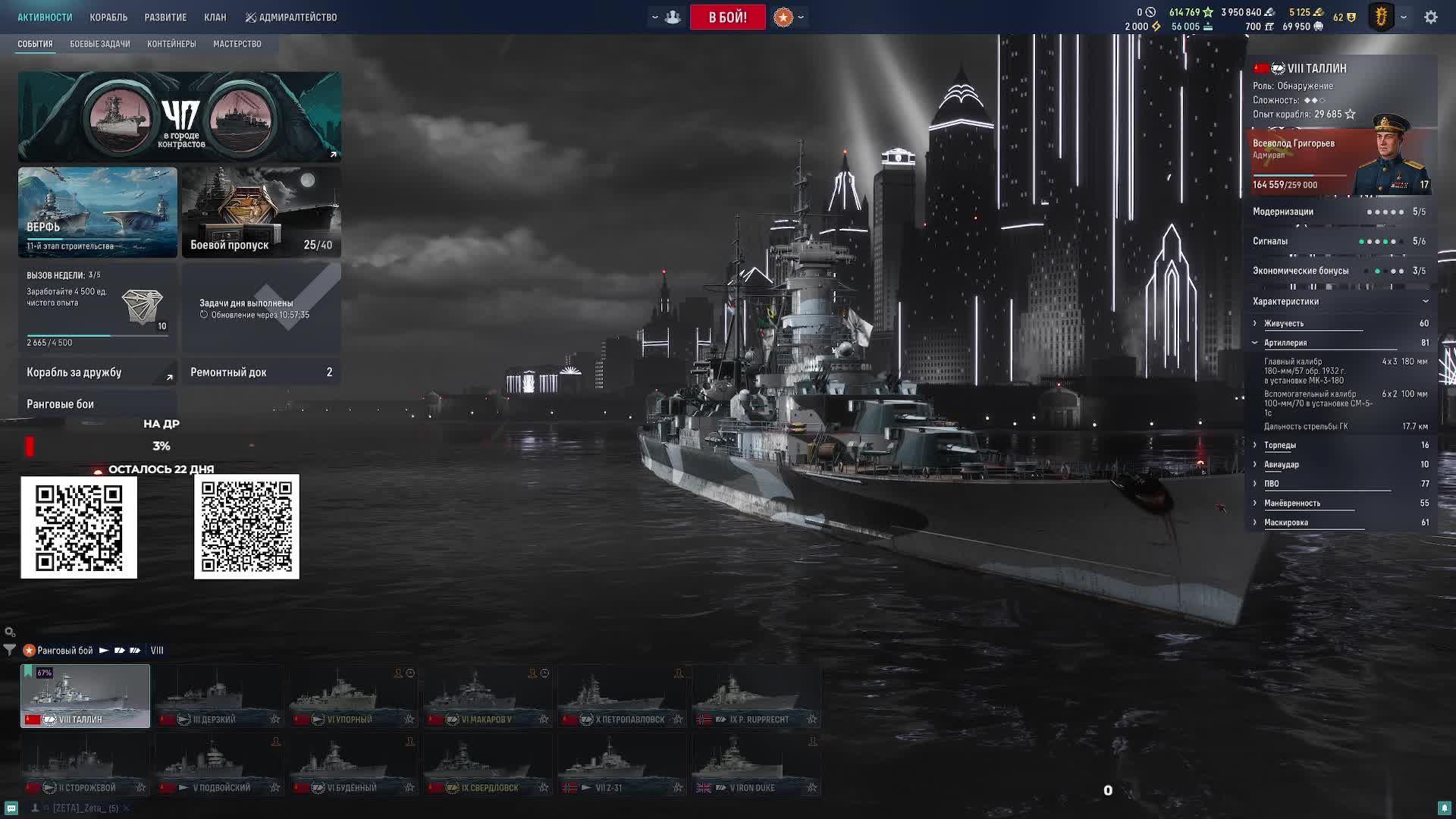
Task: Open the РАЗВИТИЕ menu
Action: click(165, 17)
